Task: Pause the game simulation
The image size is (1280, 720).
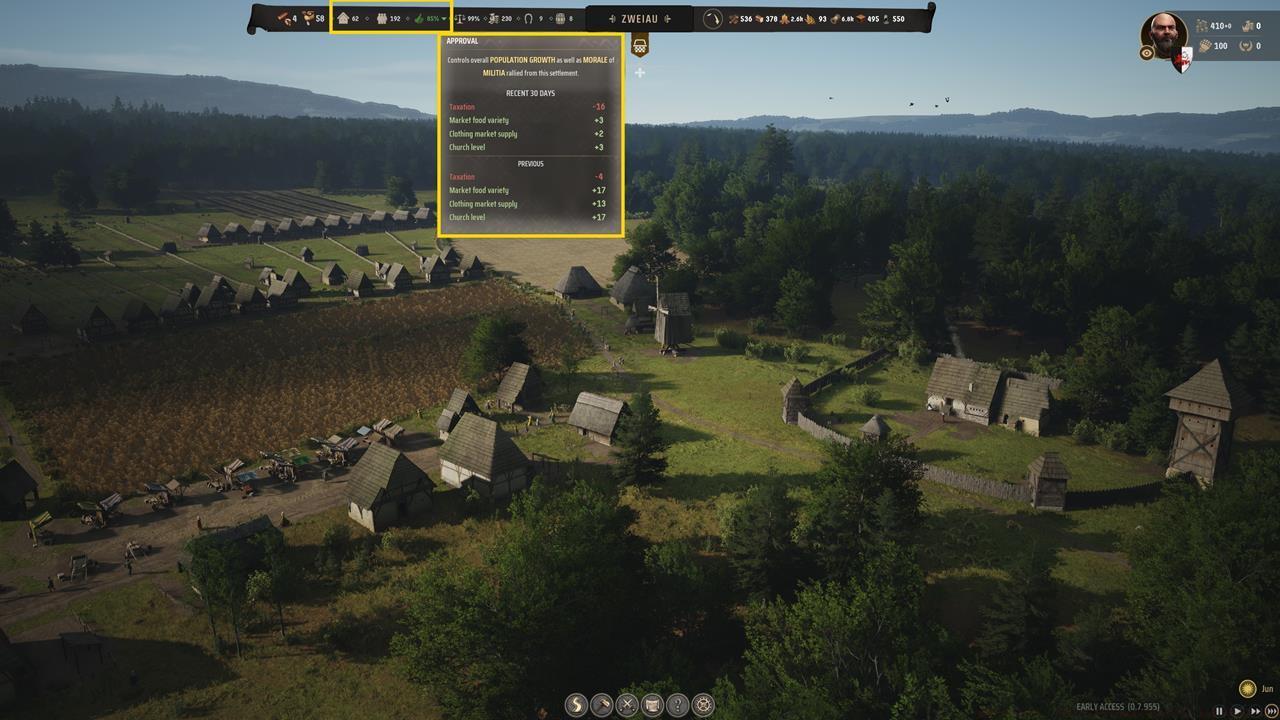Action: tap(1219, 711)
